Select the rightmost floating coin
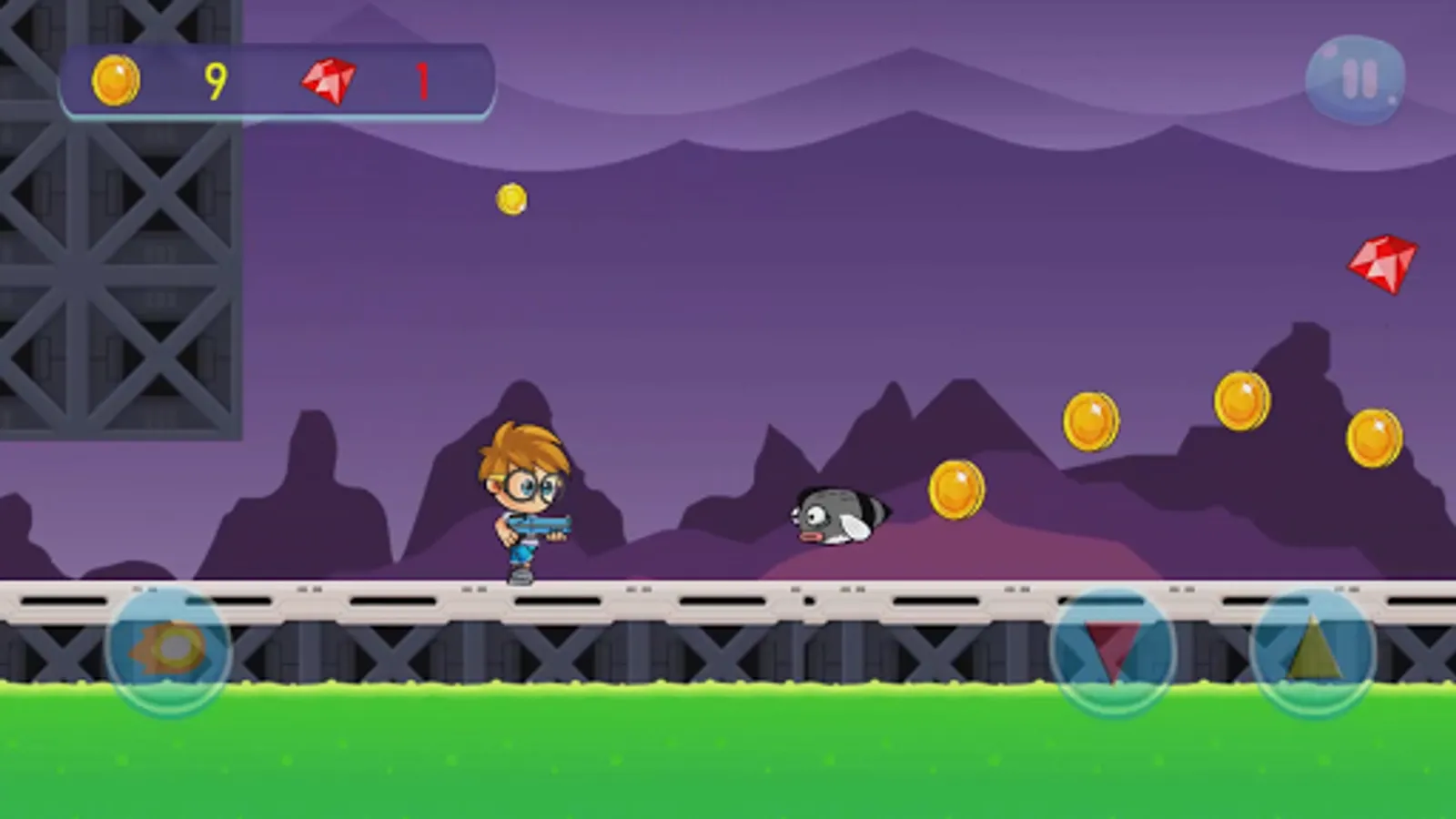Image resolution: width=1456 pixels, height=819 pixels. (x=1372, y=438)
